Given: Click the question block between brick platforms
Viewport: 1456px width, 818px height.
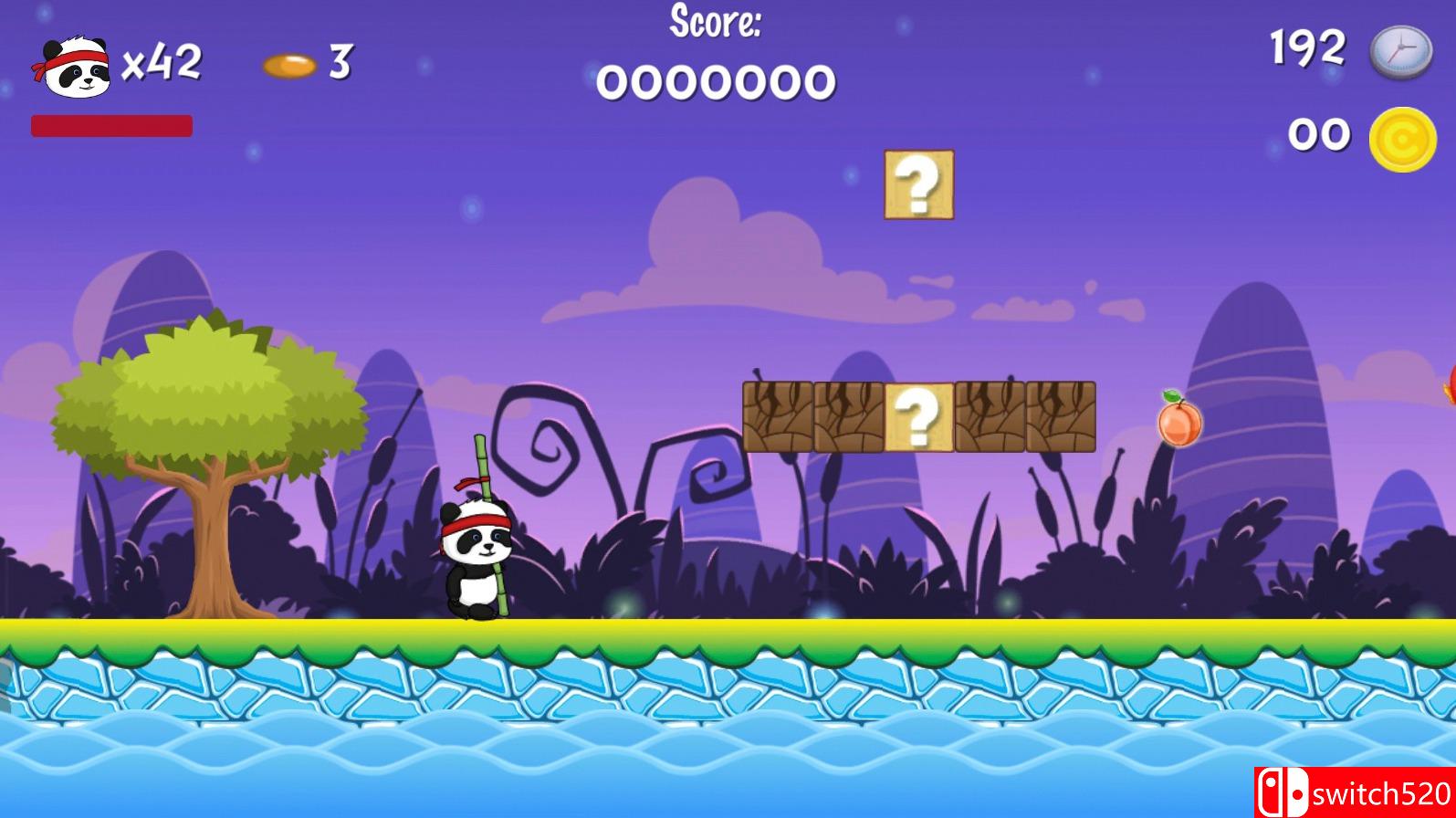Looking at the screenshot, I should (x=918, y=416).
